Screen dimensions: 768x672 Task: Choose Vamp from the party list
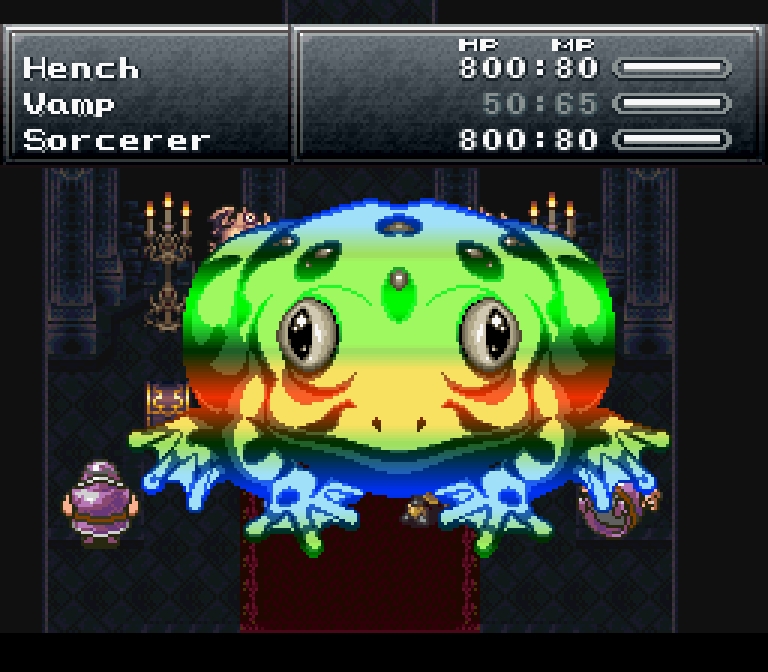68,104
